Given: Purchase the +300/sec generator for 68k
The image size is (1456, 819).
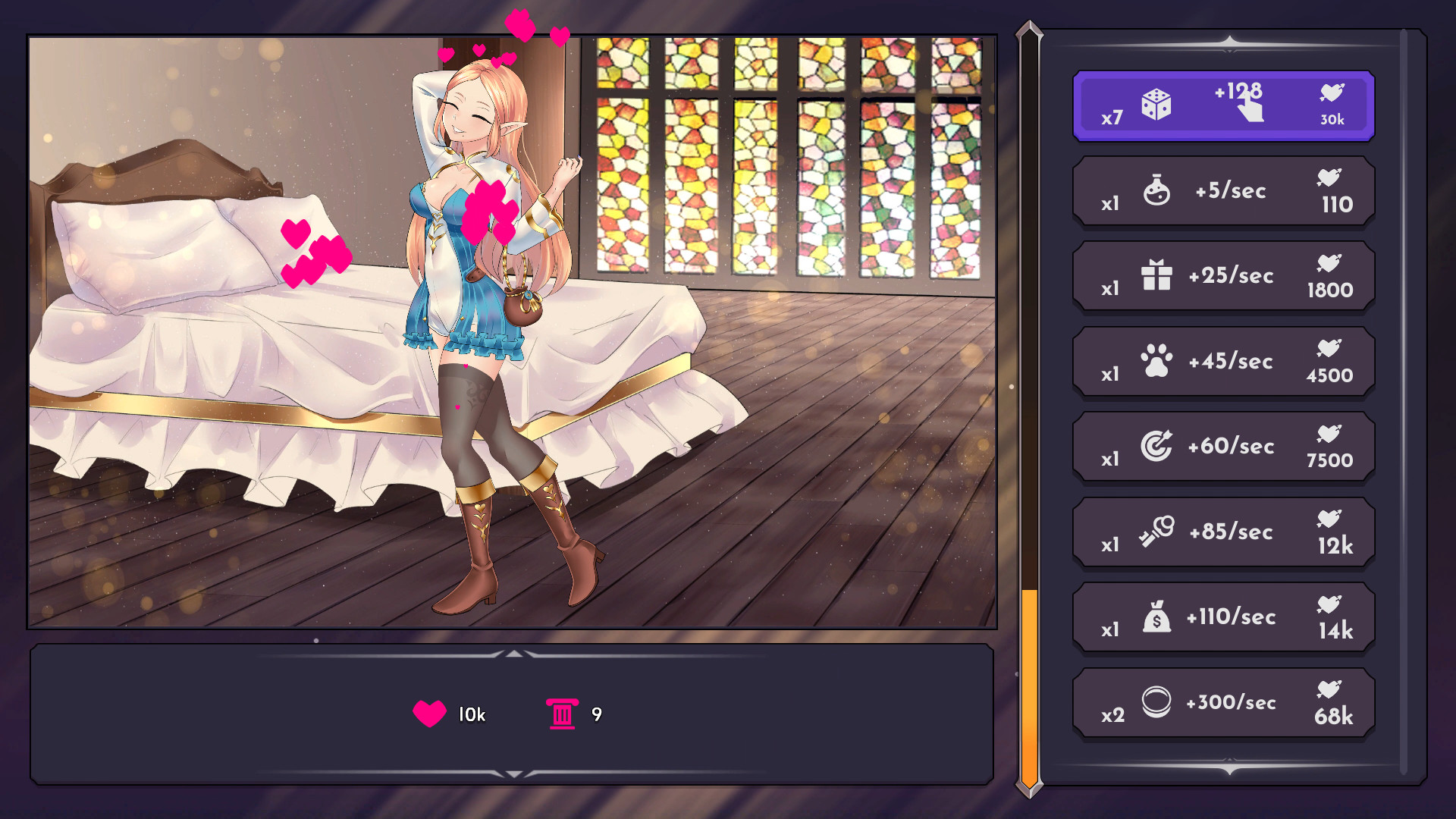Looking at the screenshot, I should (1222, 703).
